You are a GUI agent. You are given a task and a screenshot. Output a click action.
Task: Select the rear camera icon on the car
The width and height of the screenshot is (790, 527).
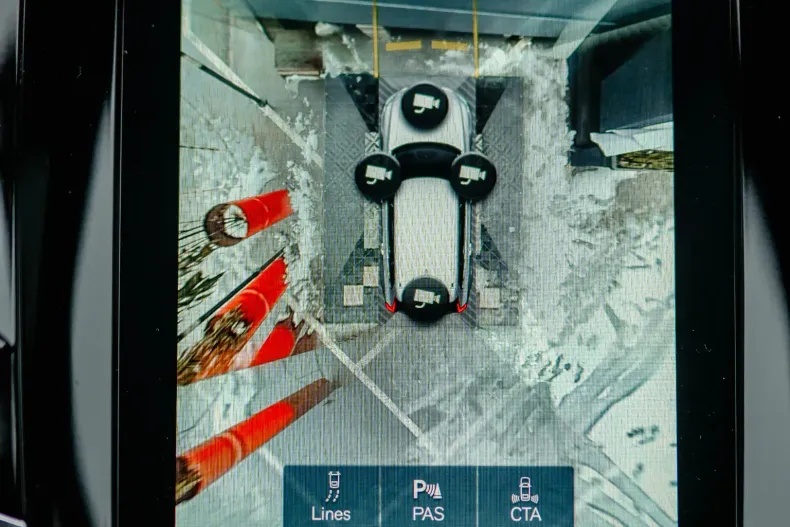coord(426,299)
